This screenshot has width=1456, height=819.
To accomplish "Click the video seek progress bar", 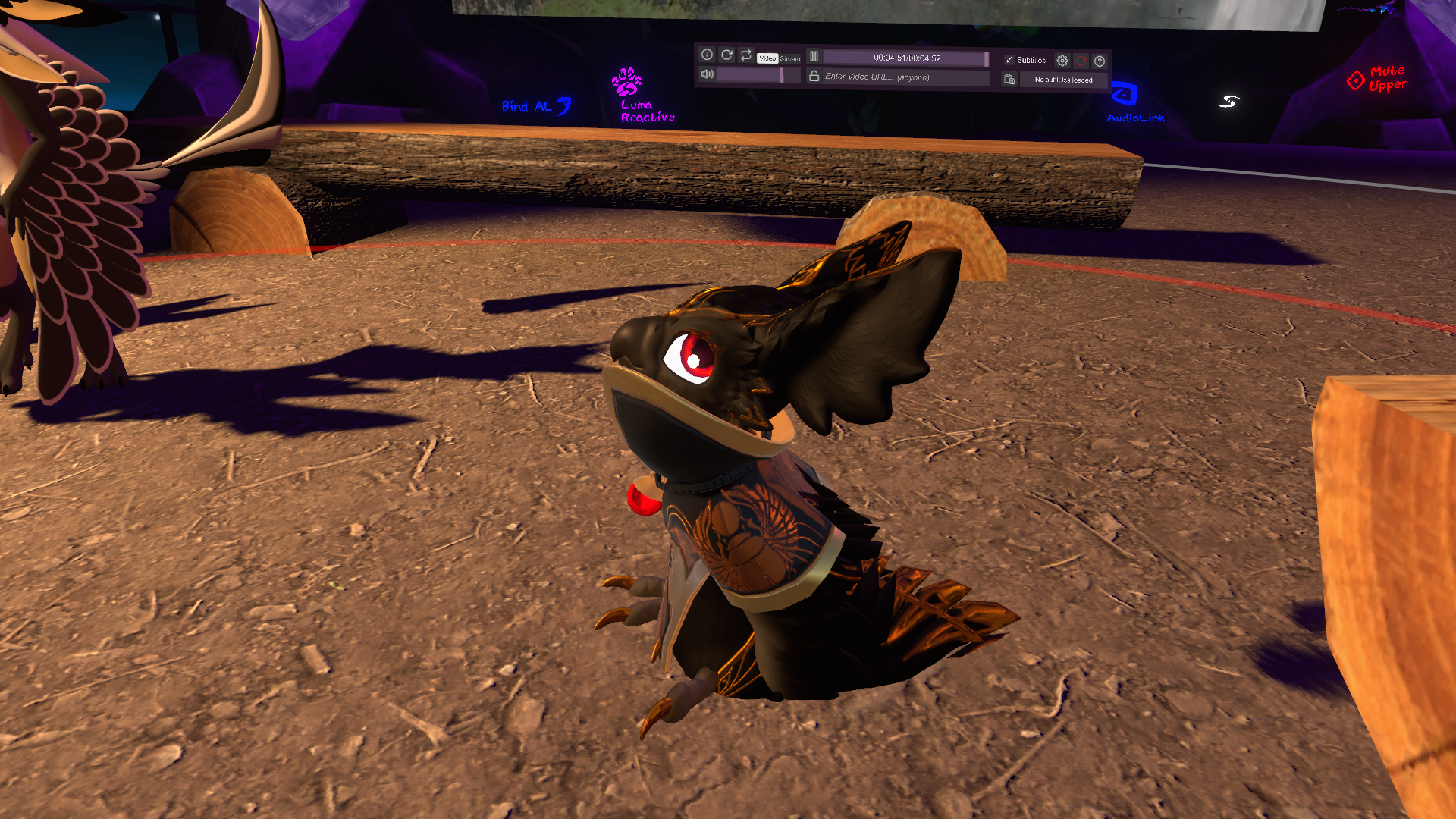I will coord(905,58).
